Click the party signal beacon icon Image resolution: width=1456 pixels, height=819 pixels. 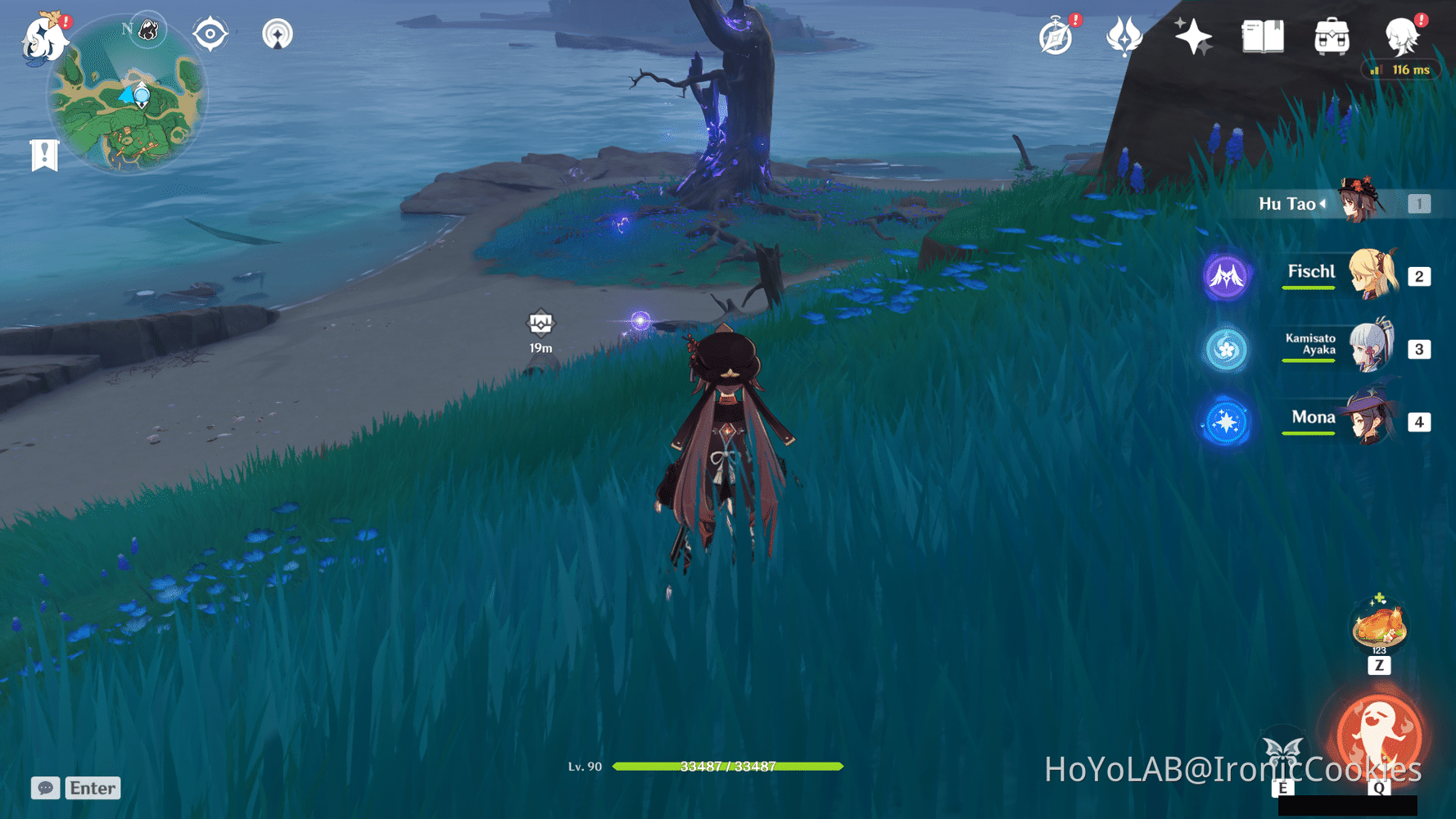278,34
